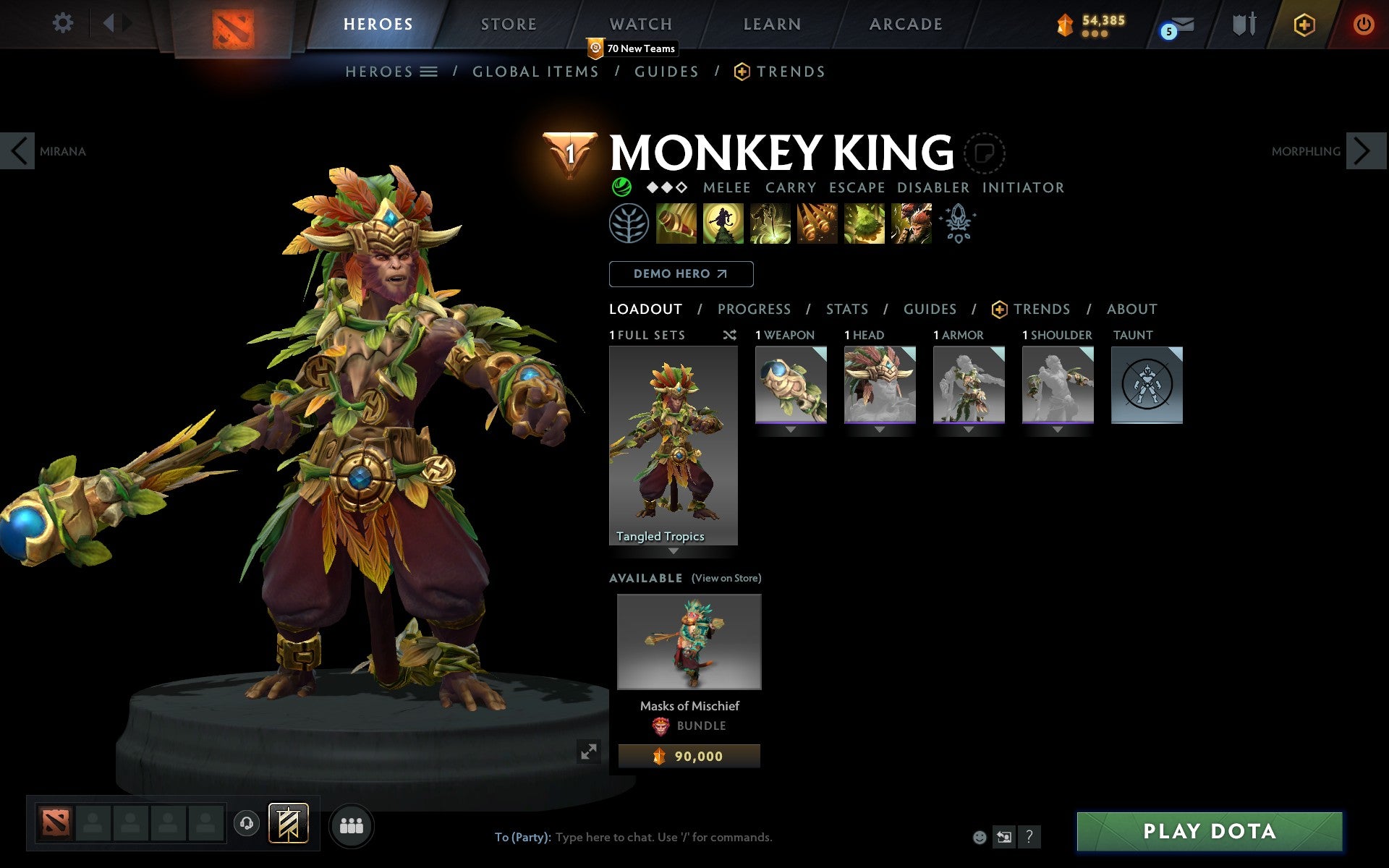Open the Aghanim's upgrades icon
1389x868 pixels.
tap(956, 224)
